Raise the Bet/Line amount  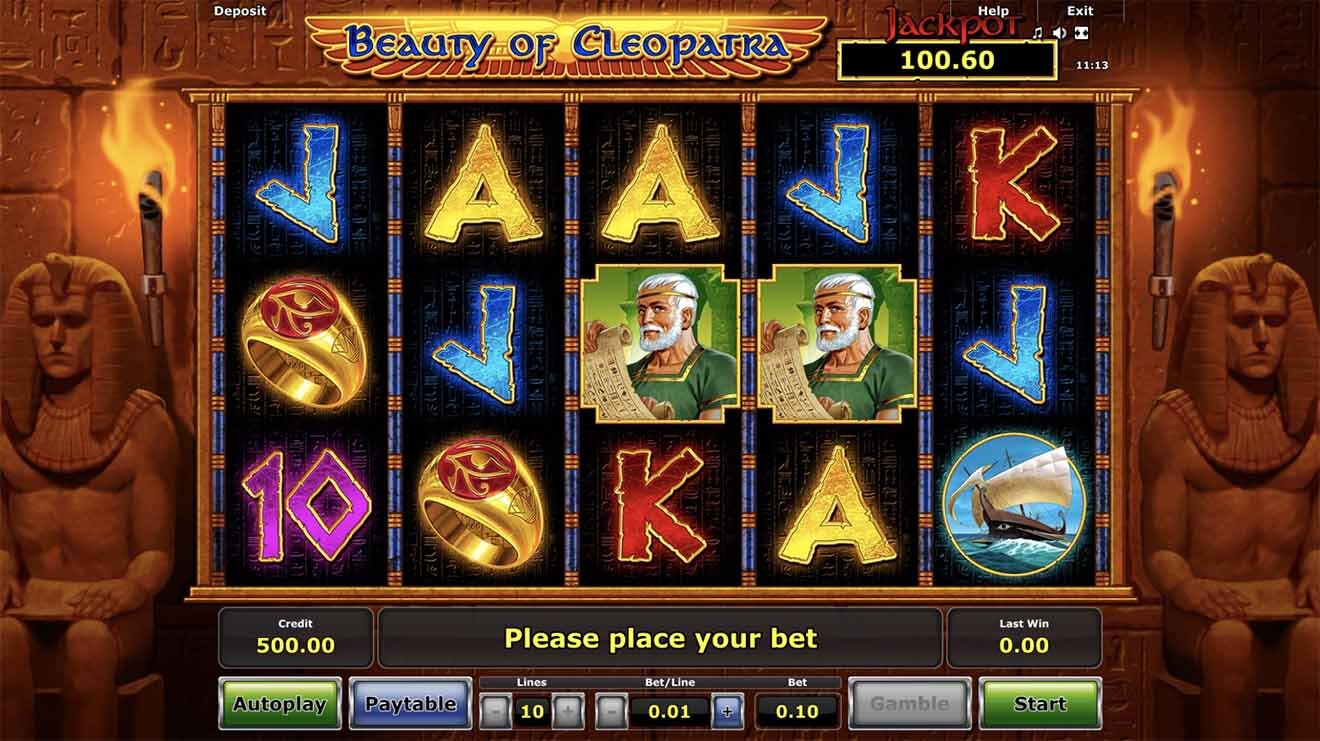coord(727,712)
